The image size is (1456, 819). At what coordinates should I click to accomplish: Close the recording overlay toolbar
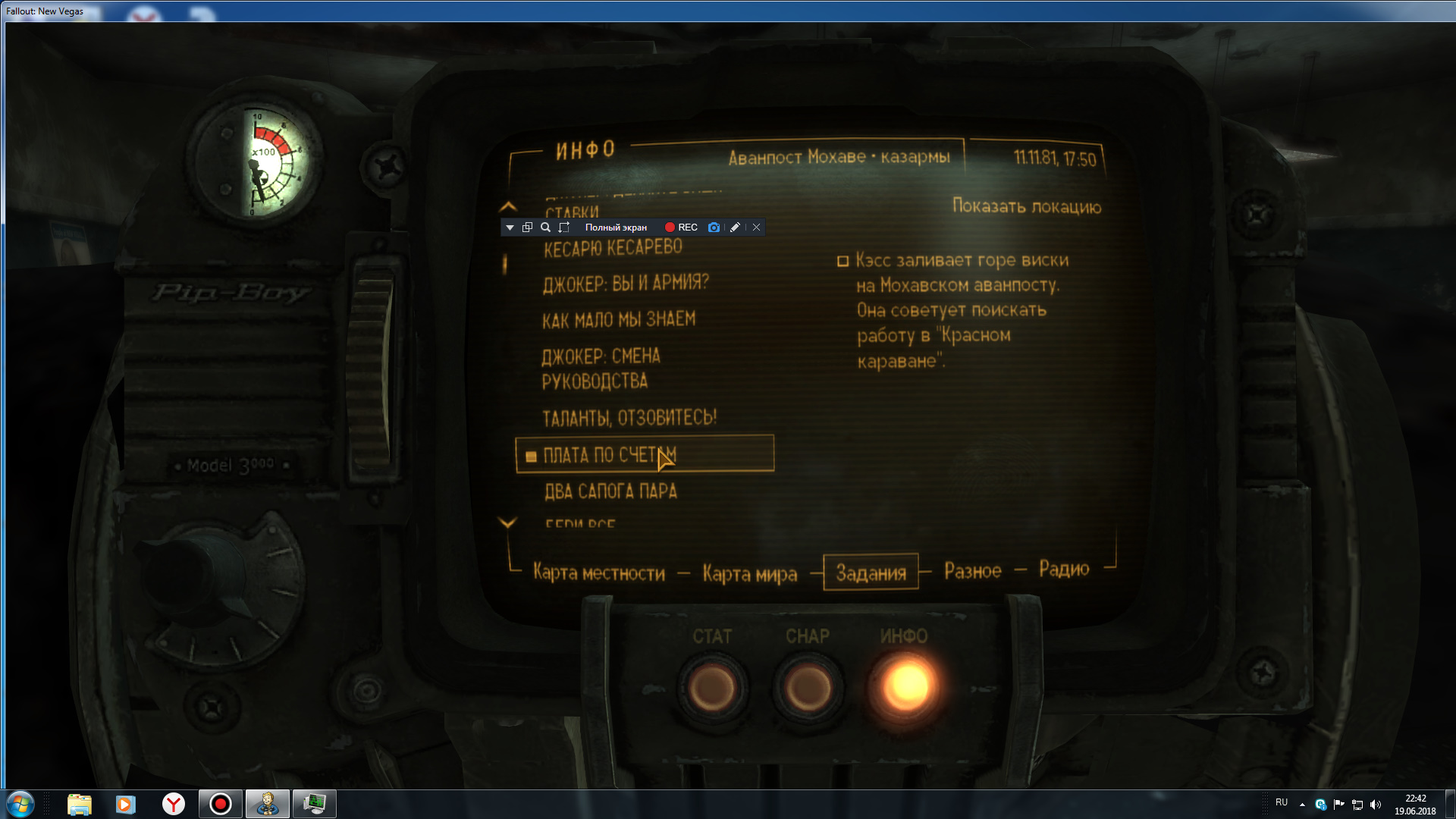coord(756,227)
